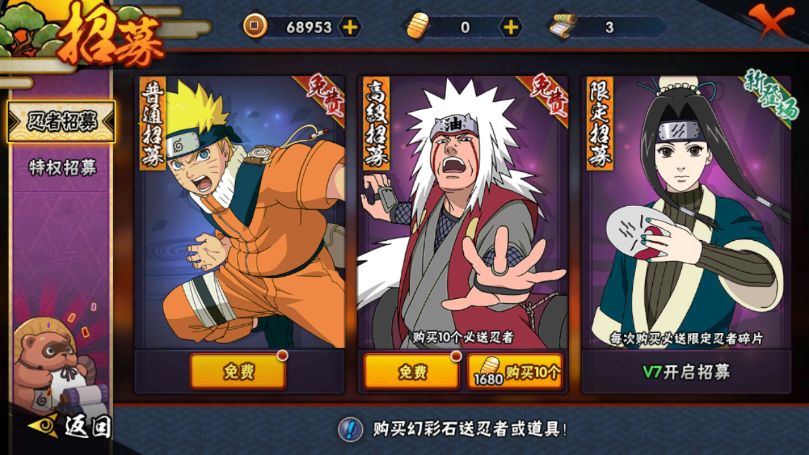Claim the free 高级招募 under Jiraiya
The image size is (809, 455).
click(412, 371)
